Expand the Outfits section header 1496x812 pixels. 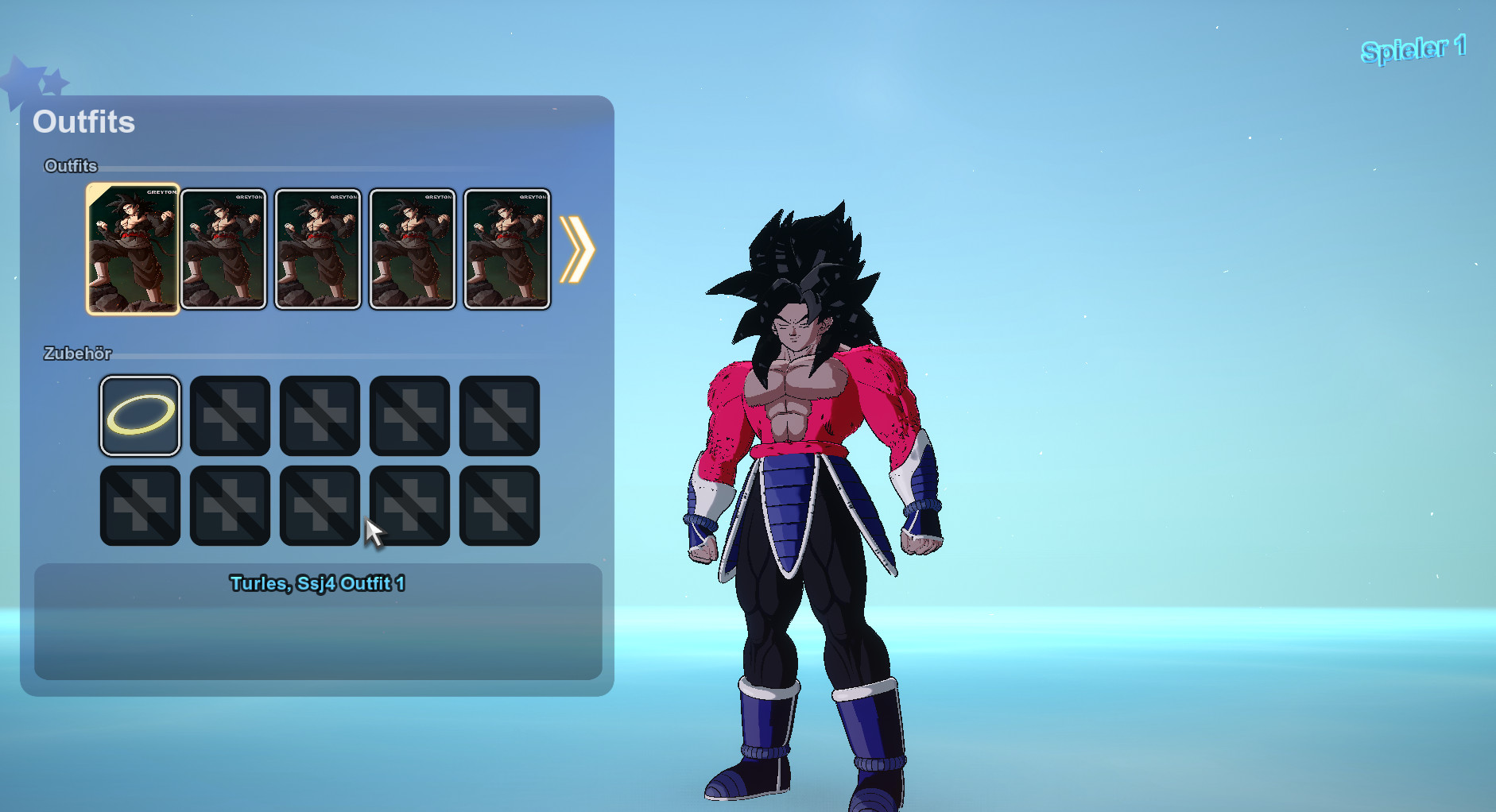(x=70, y=166)
